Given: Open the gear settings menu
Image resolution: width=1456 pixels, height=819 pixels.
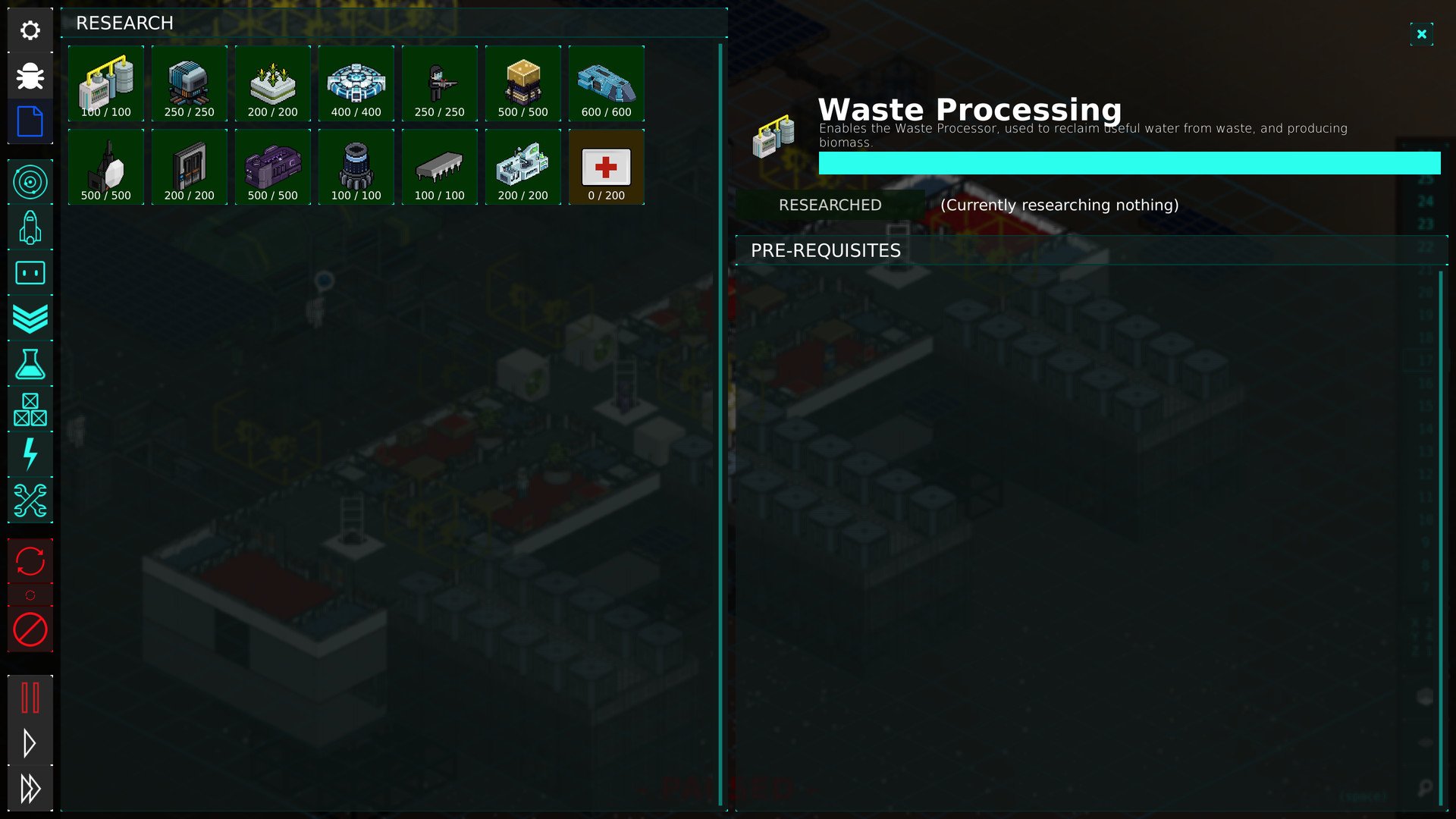Looking at the screenshot, I should 30,30.
